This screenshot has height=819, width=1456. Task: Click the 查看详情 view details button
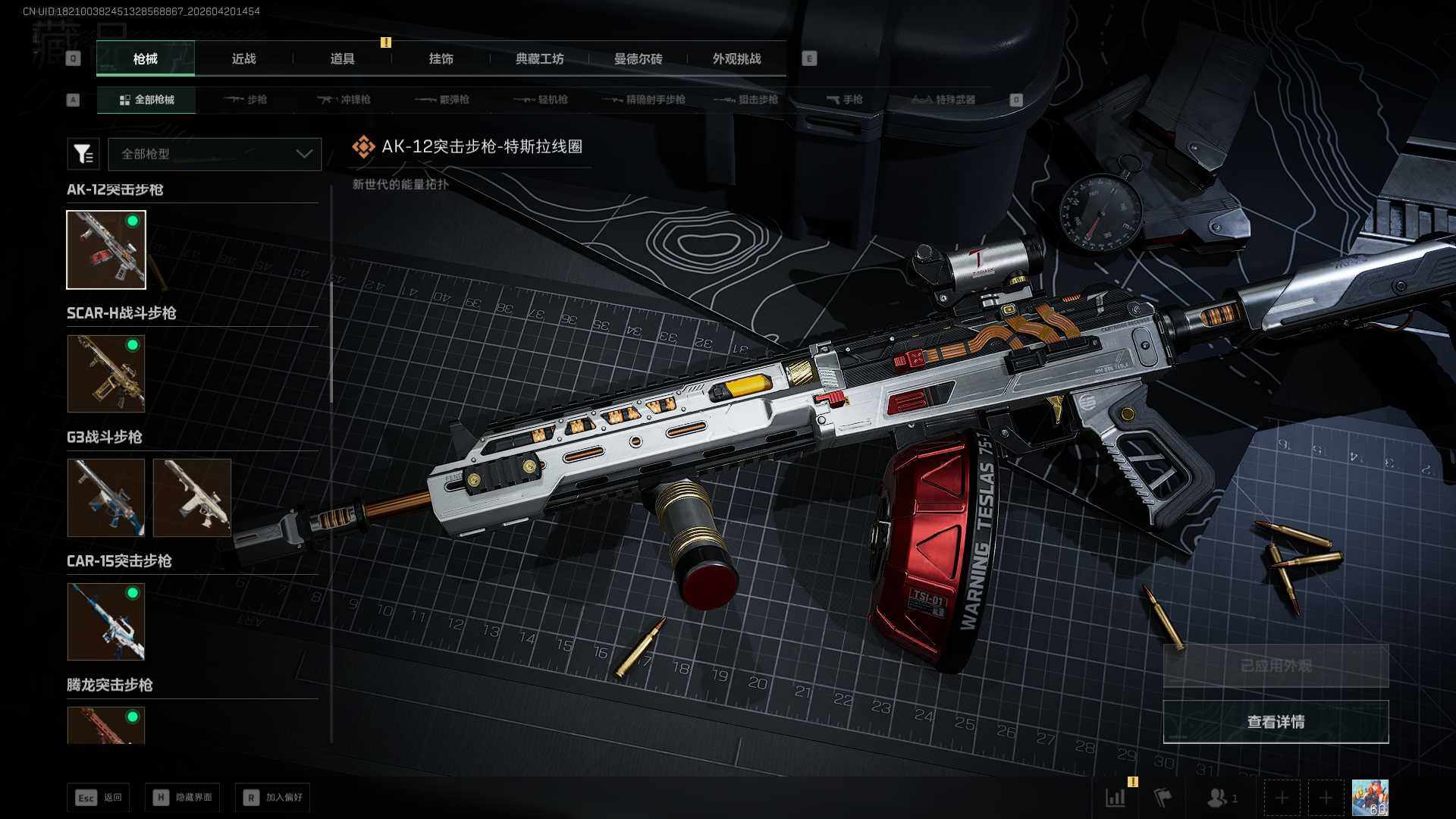[x=1276, y=722]
